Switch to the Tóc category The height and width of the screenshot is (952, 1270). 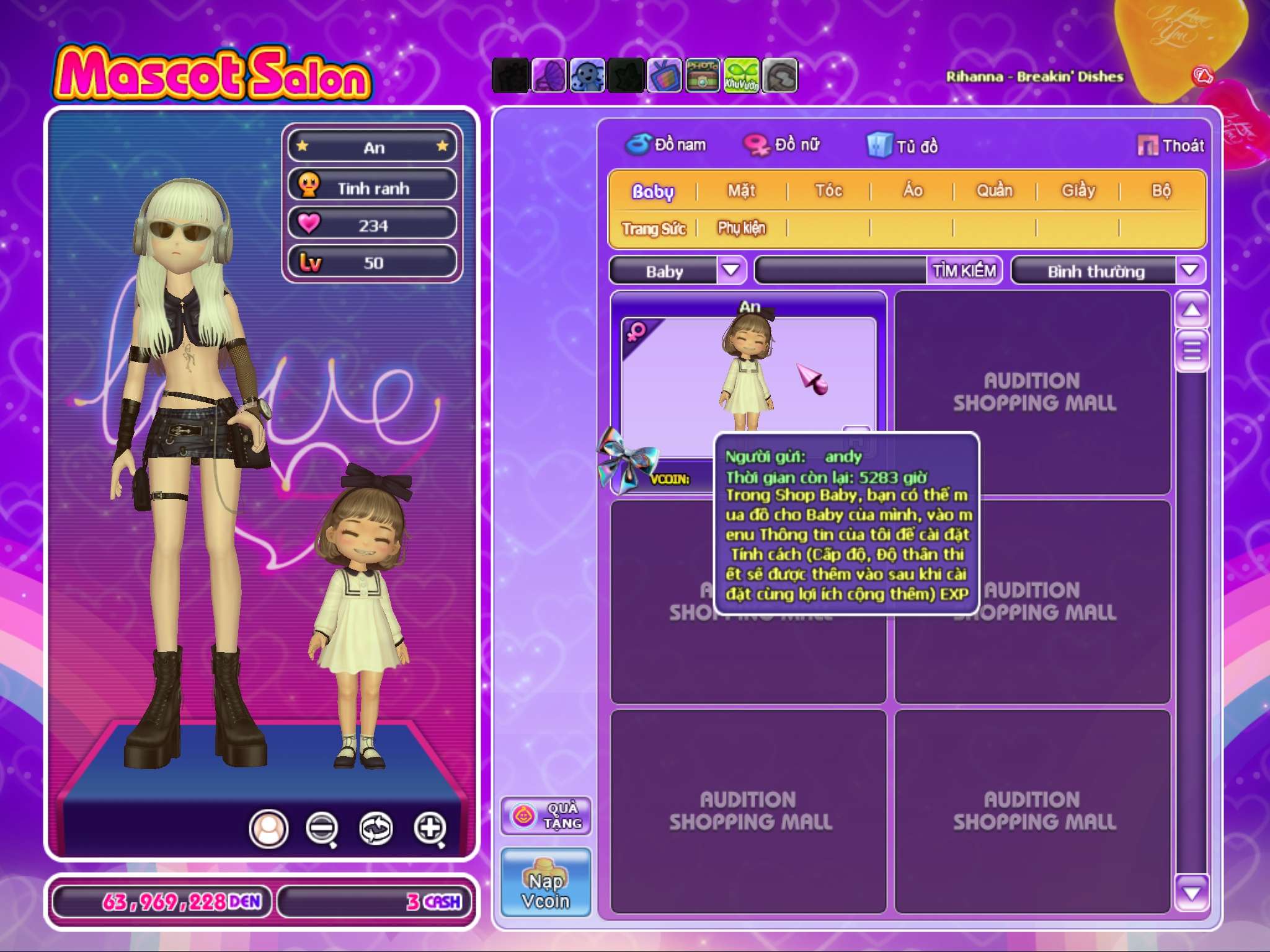[x=828, y=191]
